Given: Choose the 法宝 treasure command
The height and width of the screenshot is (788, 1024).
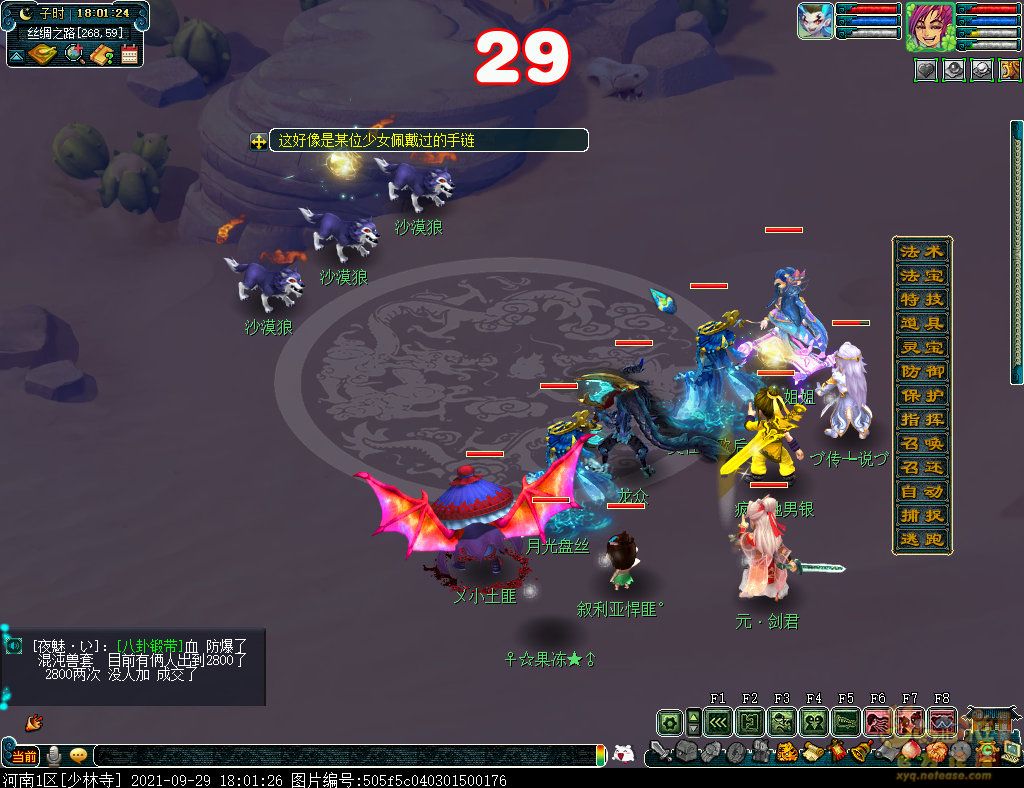Looking at the screenshot, I should (x=921, y=275).
